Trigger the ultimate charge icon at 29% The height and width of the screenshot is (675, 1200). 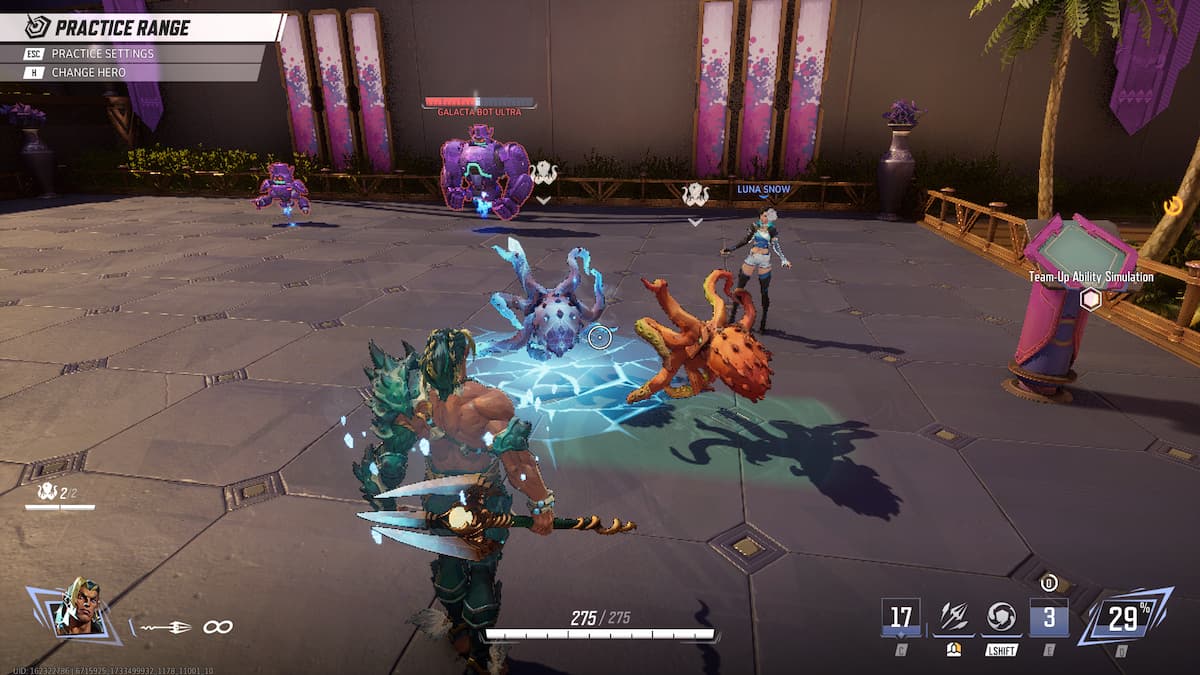[x=1124, y=617]
